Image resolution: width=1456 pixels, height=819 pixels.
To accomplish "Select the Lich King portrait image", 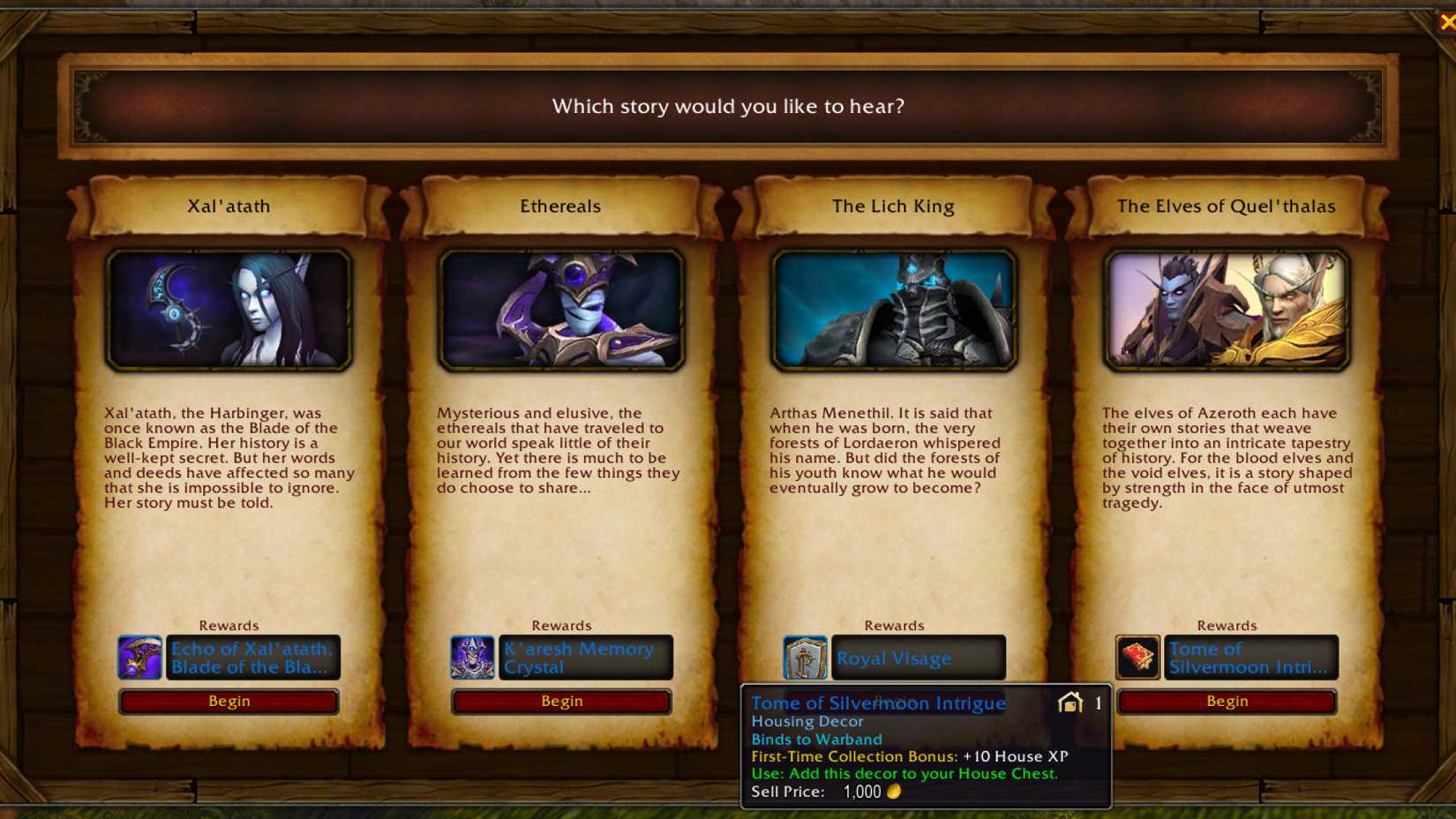I will 893,309.
